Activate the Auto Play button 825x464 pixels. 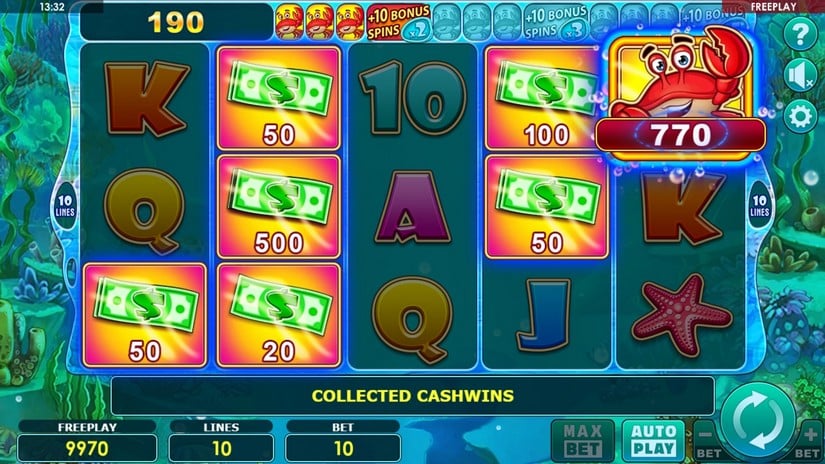point(653,440)
